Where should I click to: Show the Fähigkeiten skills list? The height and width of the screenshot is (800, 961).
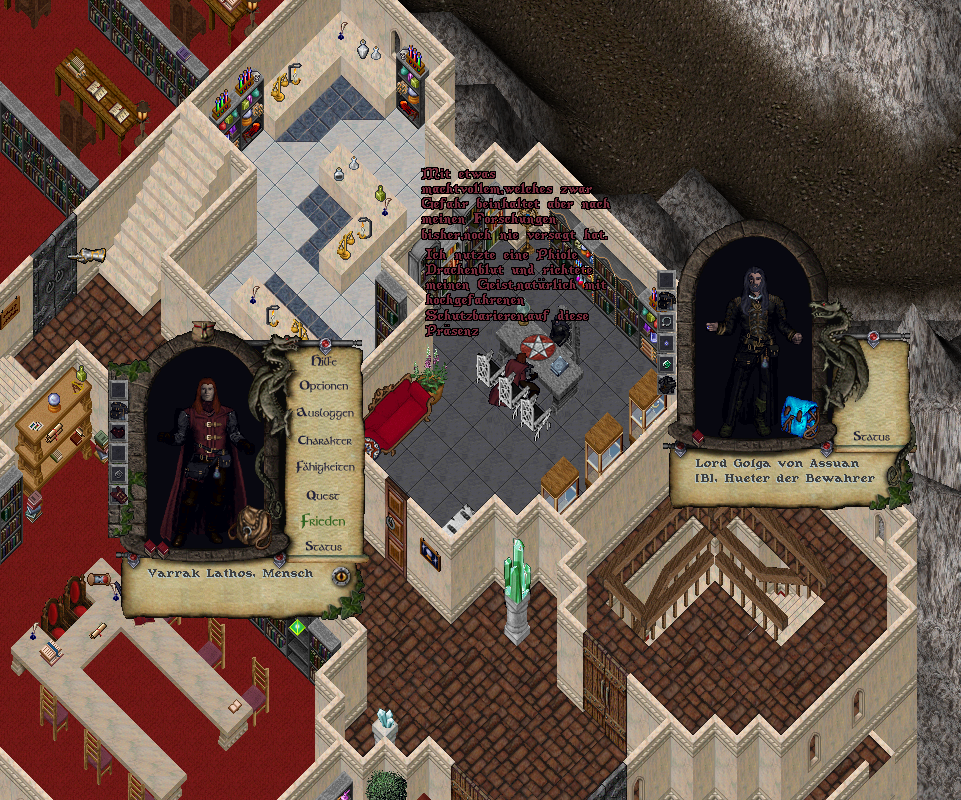[325, 467]
